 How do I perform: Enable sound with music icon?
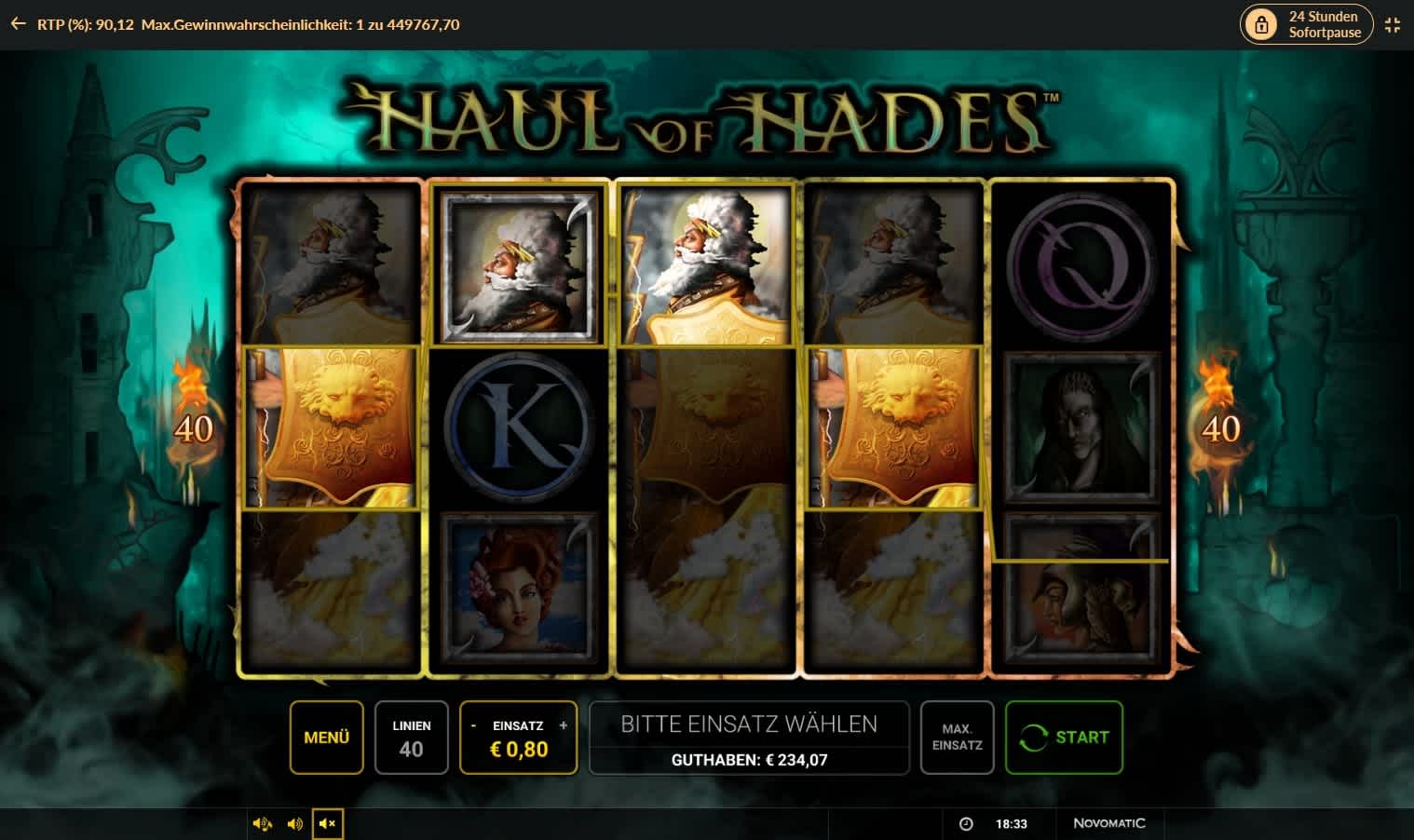[x=263, y=824]
